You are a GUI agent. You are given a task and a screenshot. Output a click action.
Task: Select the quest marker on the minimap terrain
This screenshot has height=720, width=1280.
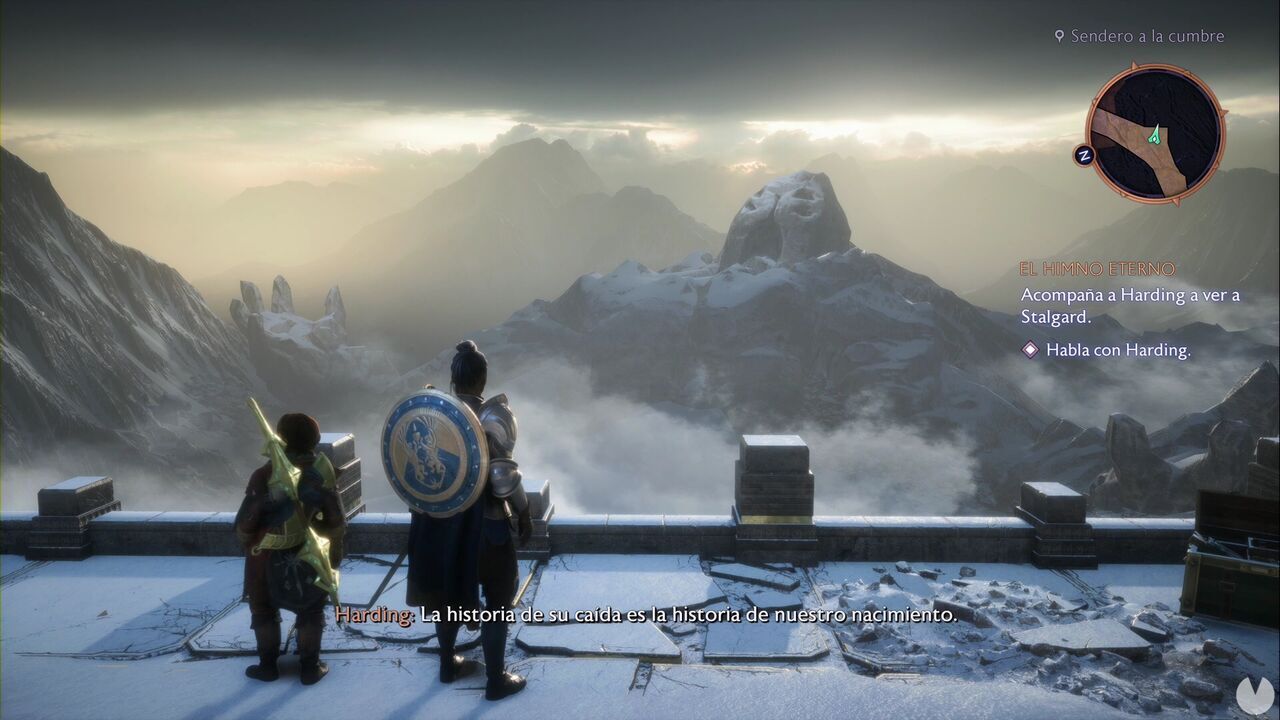click(1156, 134)
